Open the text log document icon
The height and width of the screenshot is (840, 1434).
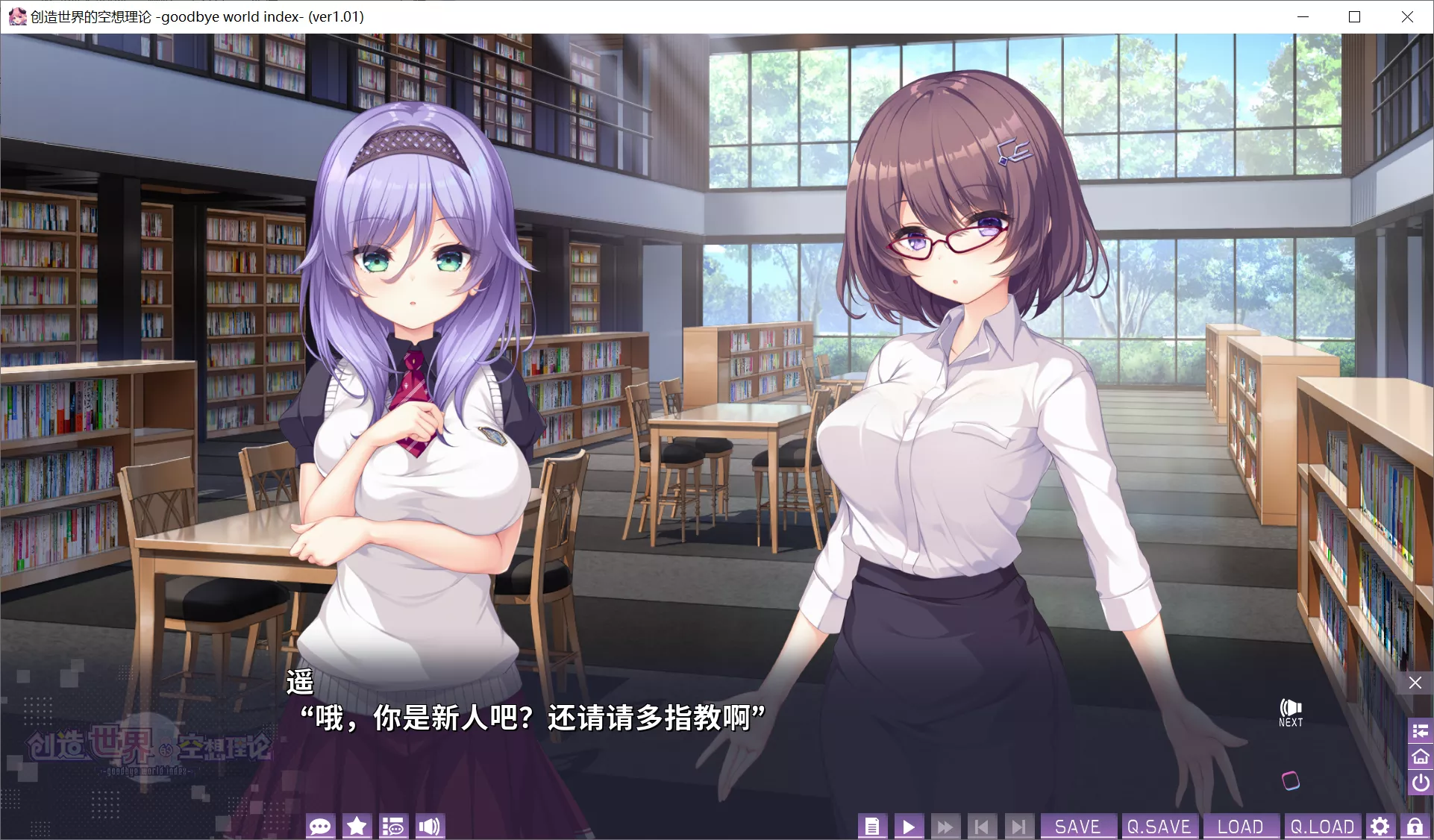[872, 826]
